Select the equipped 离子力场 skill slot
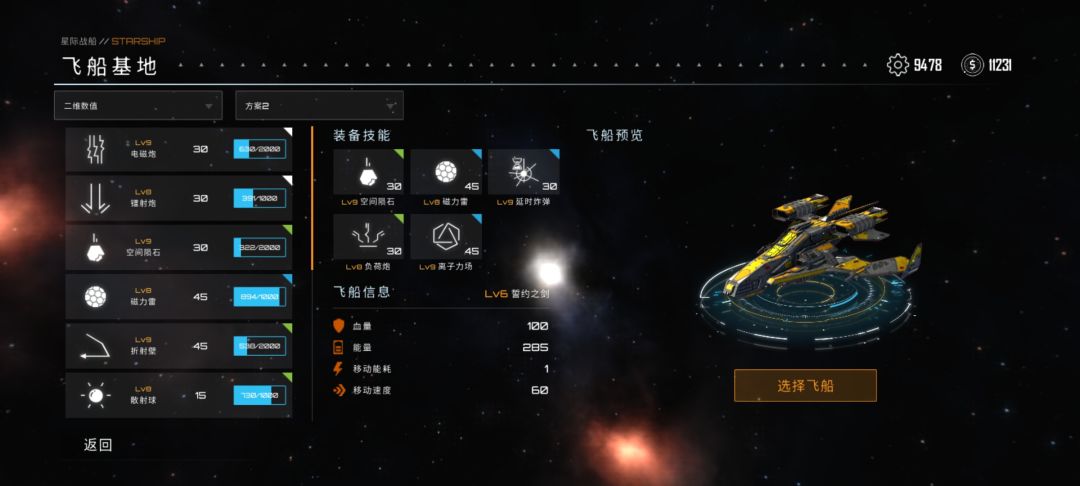 [445, 237]
